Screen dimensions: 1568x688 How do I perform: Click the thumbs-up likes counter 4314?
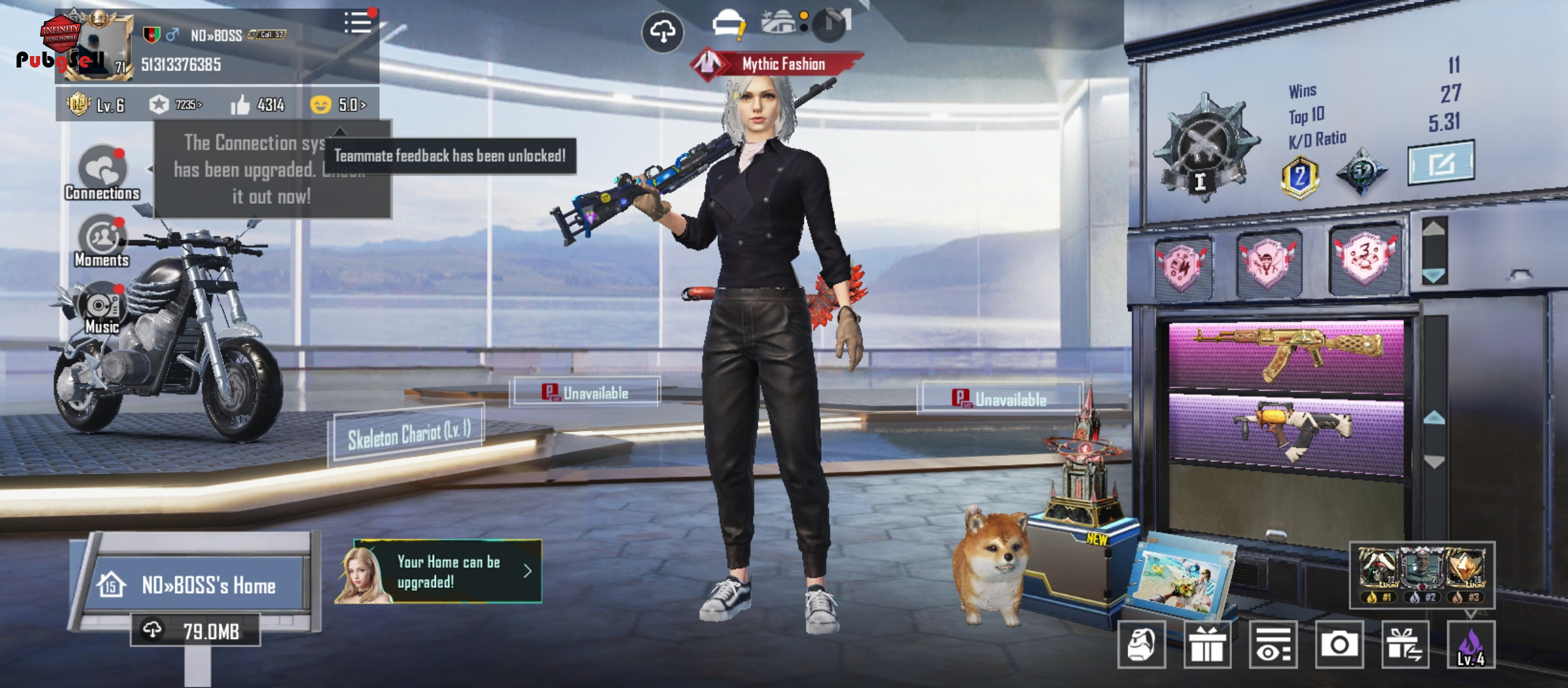coord(258,104)
